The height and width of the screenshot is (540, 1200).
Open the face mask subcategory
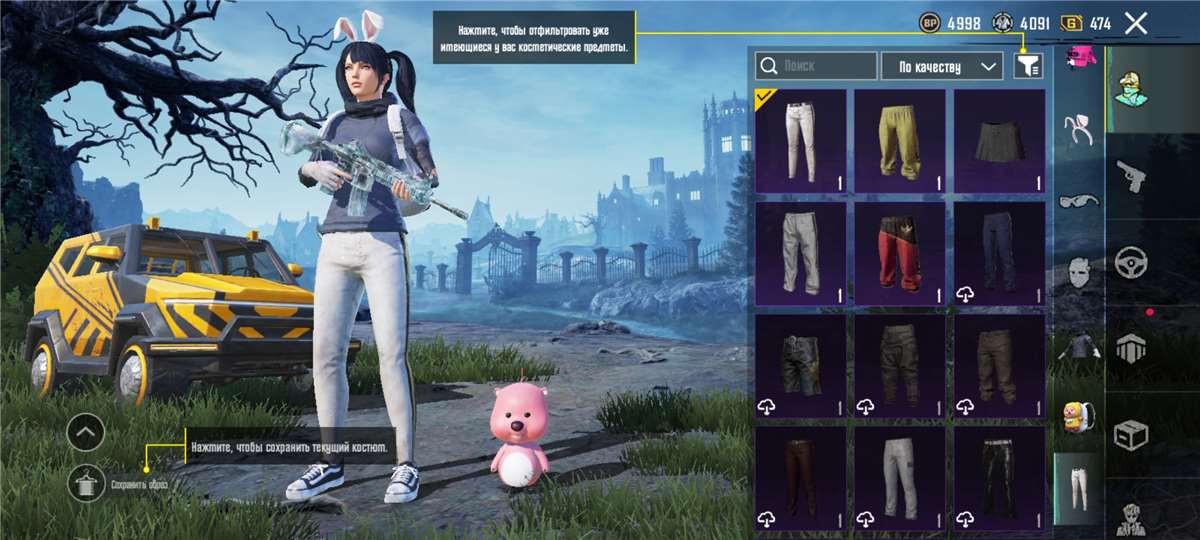[x=1078, y=272]
